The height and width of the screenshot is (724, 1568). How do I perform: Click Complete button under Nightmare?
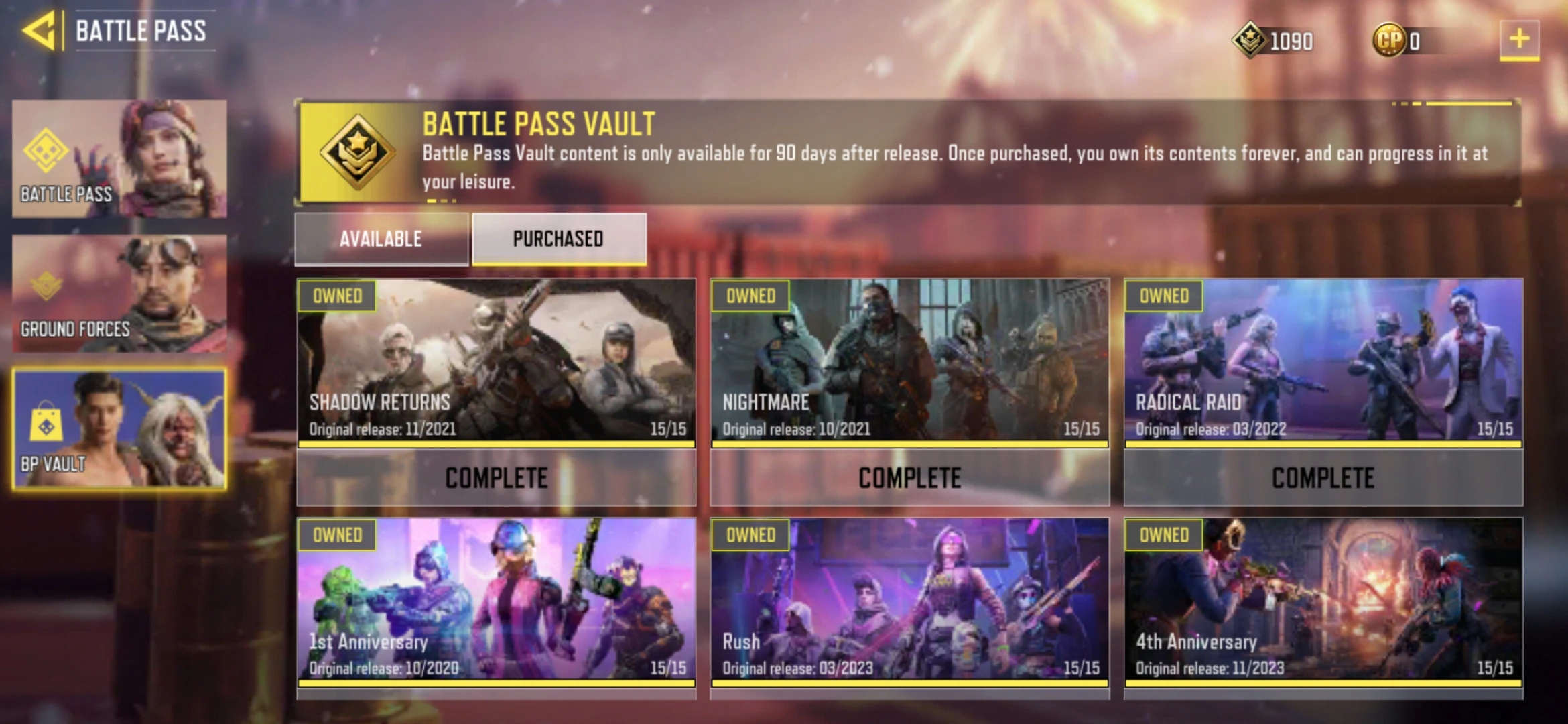coord(909,478)
